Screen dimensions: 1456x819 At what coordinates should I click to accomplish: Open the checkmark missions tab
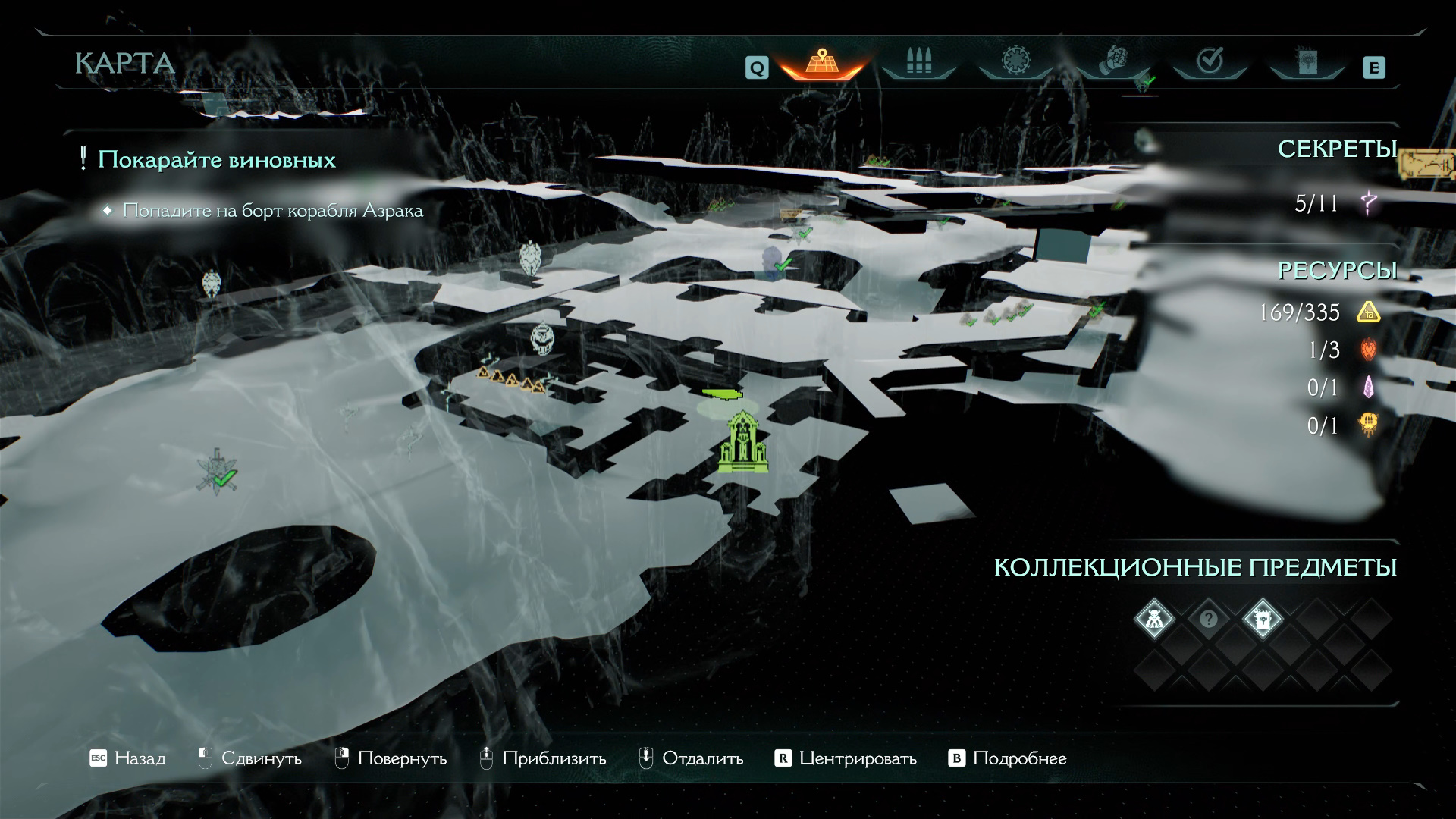[x=1210, y=62]
